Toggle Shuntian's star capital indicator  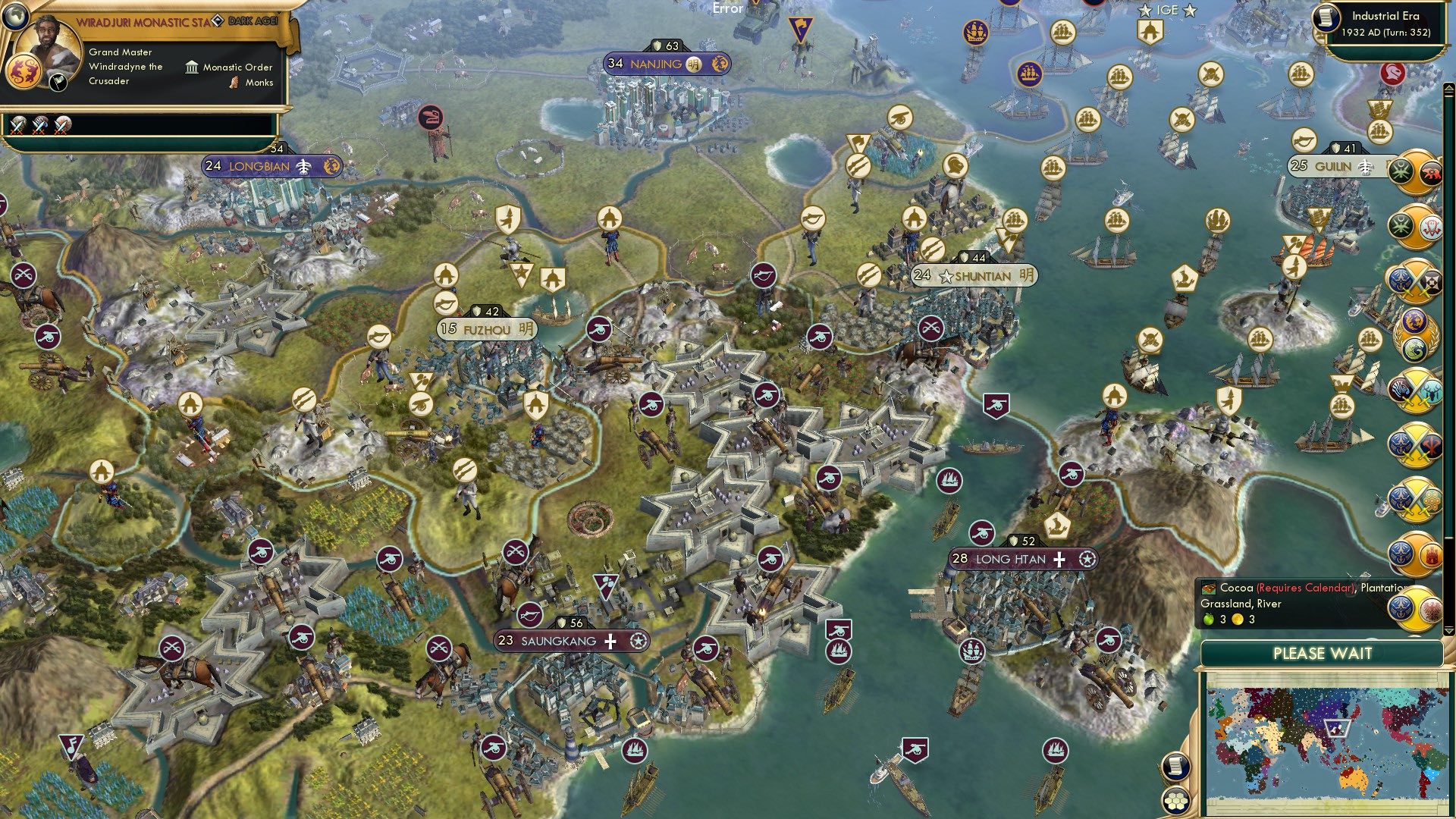click(946, 277)
